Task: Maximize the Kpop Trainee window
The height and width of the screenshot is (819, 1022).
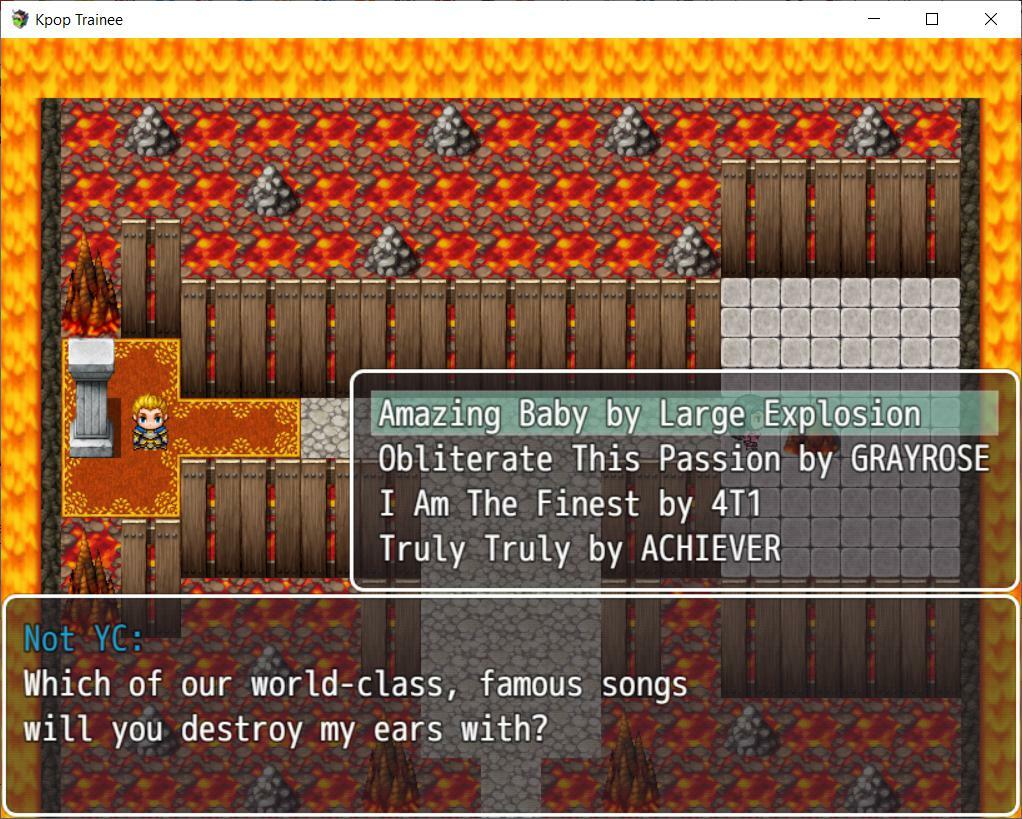Action: point(932,19)
